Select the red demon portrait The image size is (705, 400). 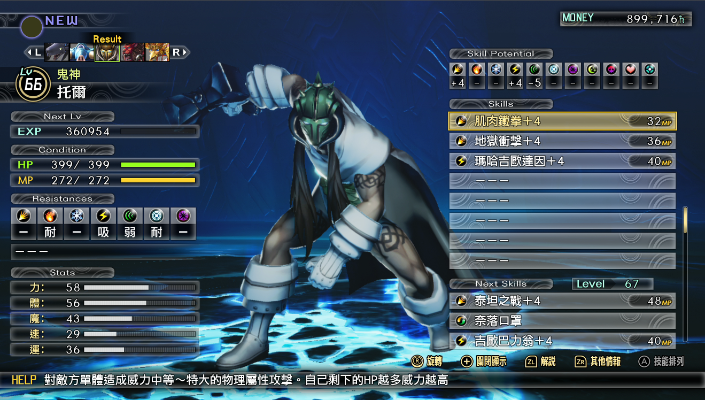[133, 52]
